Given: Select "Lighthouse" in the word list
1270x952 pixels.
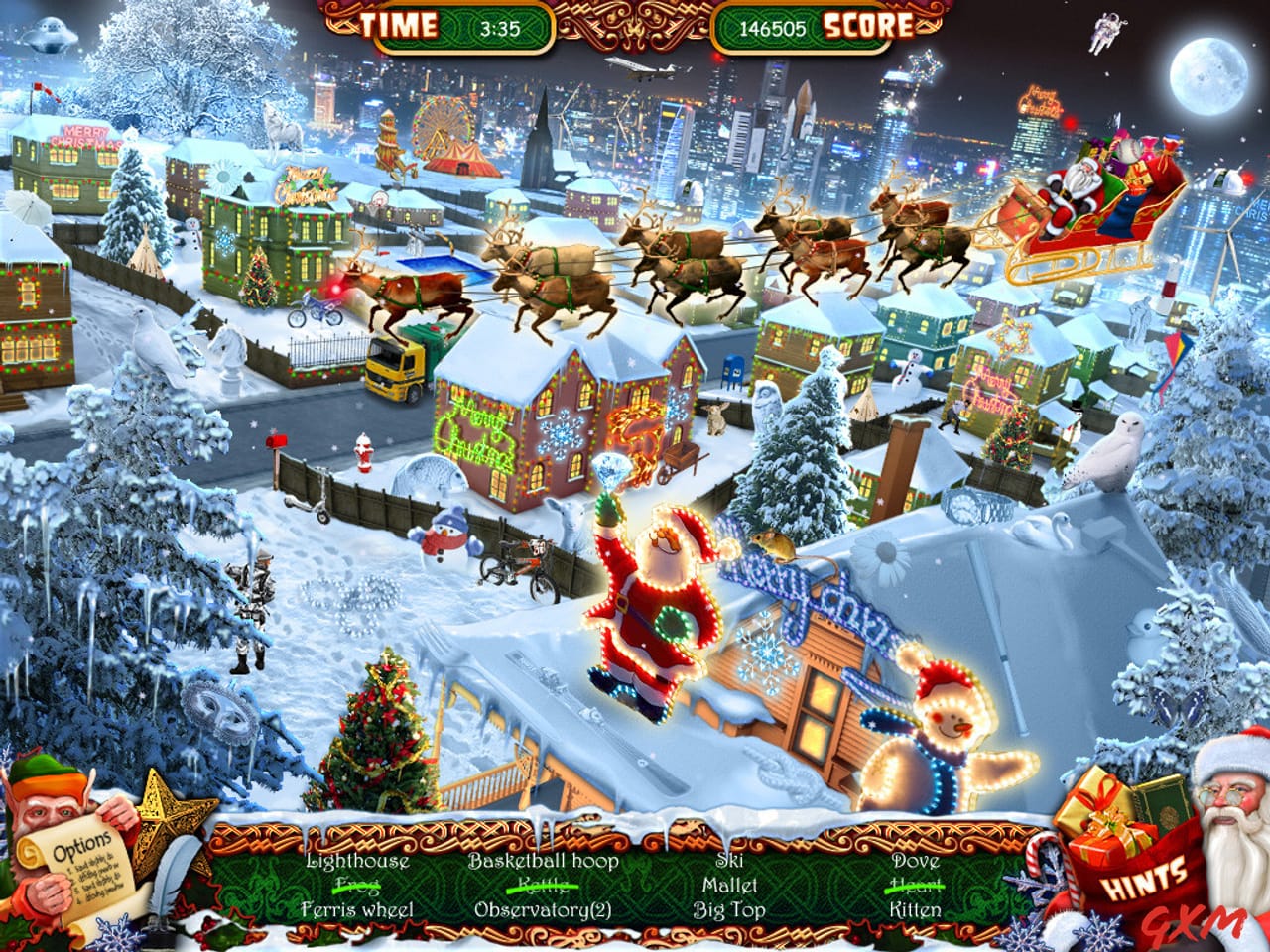Looking at the screenshot, I should [363, 863].
